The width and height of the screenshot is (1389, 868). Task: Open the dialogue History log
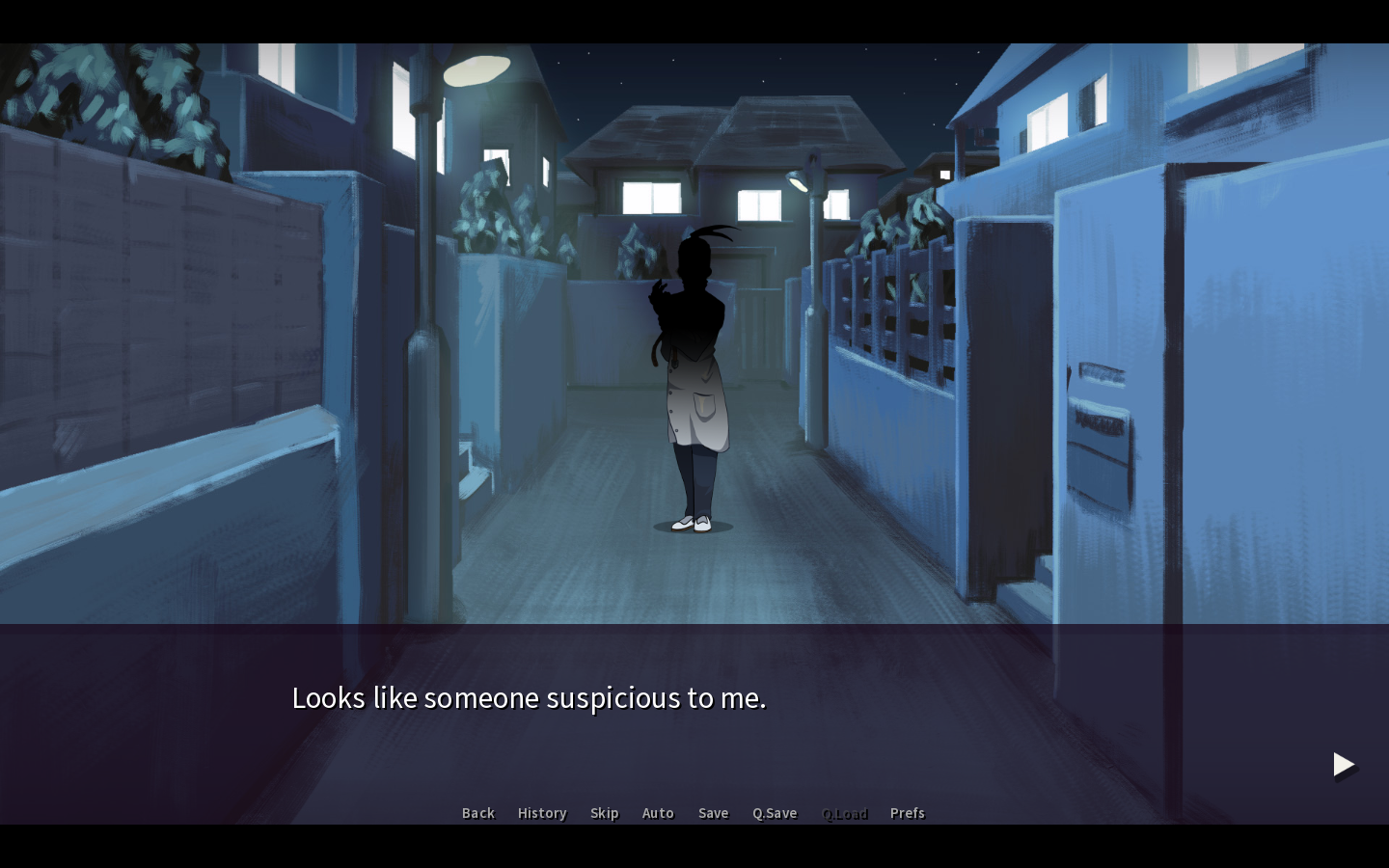[542, 813]
